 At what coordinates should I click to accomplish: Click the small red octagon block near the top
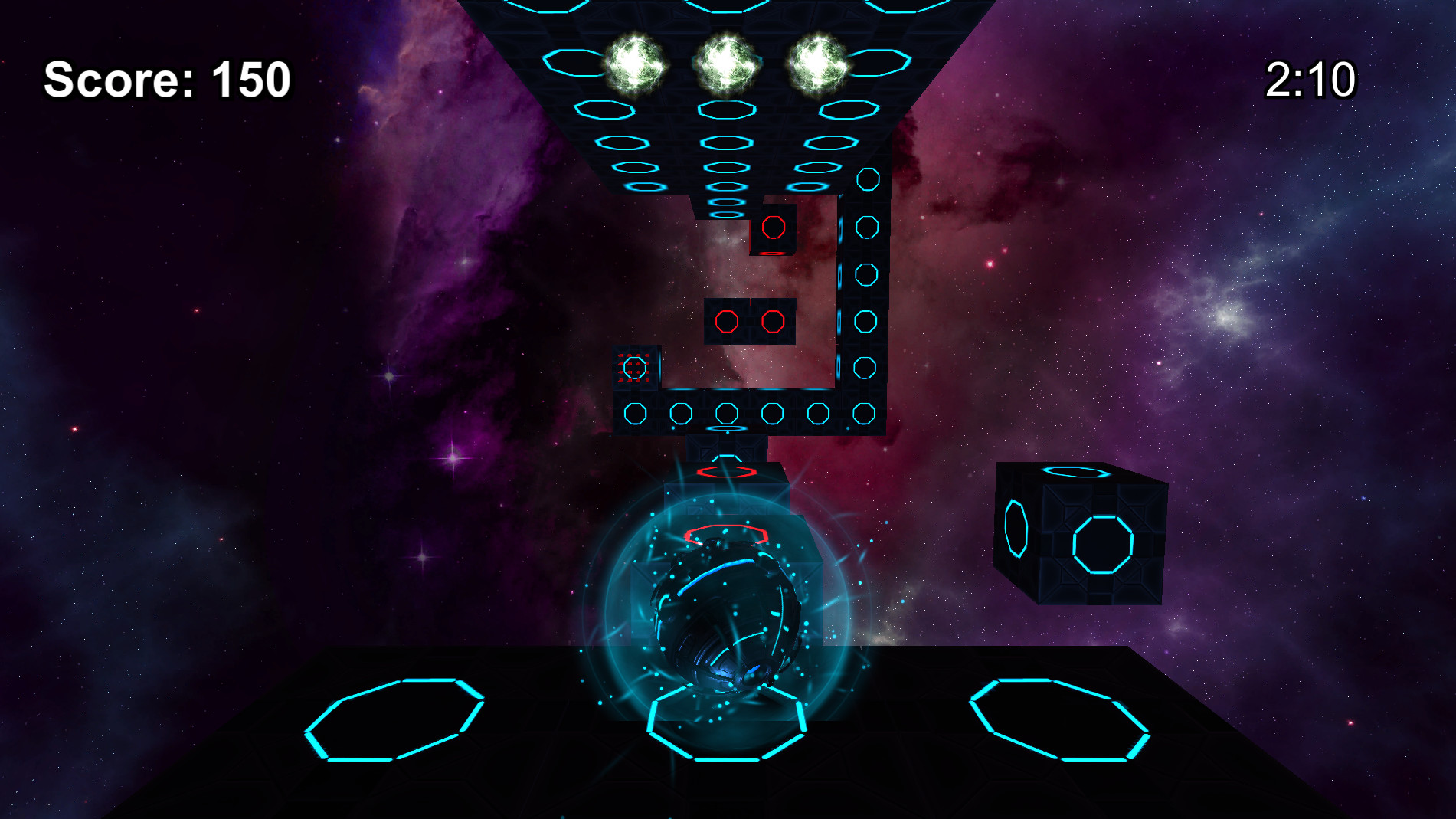click(774, 229)
